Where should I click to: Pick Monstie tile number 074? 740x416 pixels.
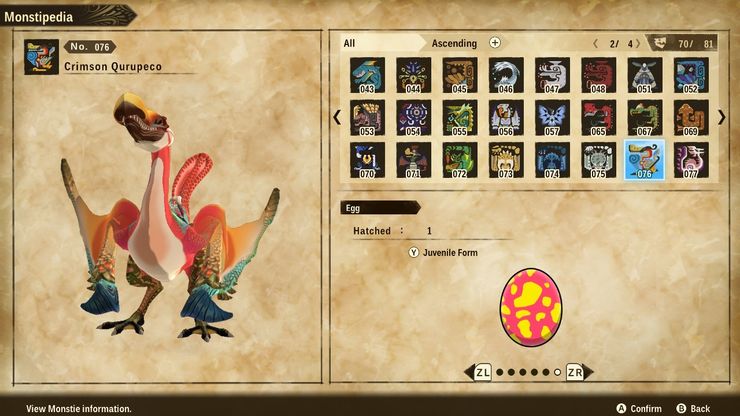tap(551, 160)
